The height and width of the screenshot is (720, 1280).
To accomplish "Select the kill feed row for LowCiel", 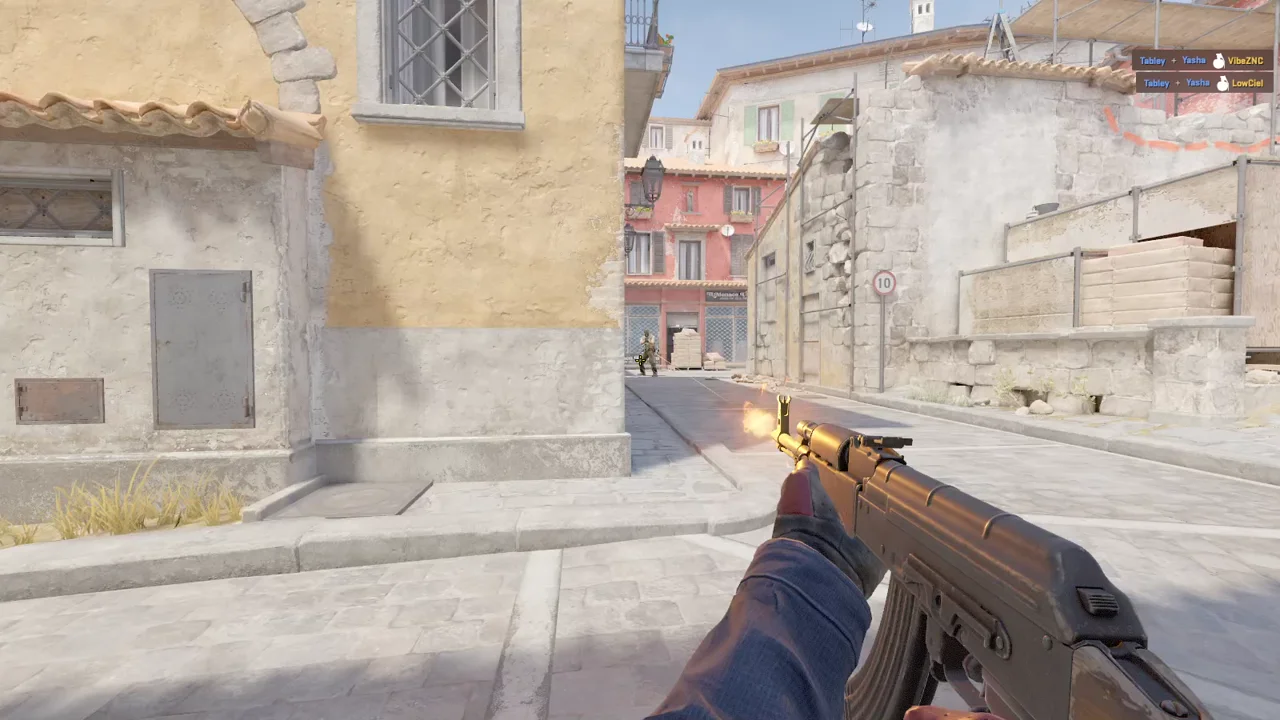I will click(1202, 83).
